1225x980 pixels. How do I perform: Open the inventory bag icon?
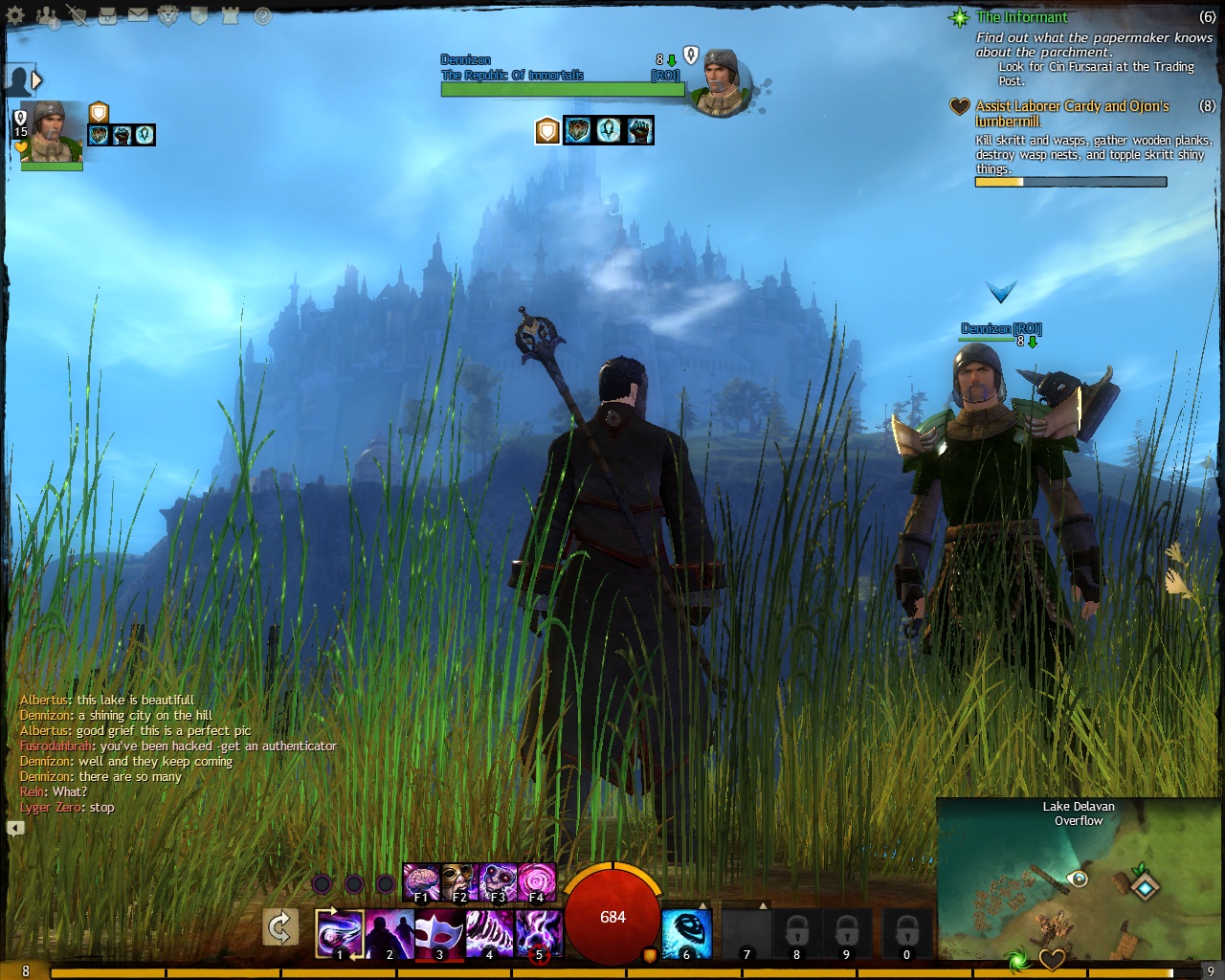[x=108, y=15]
